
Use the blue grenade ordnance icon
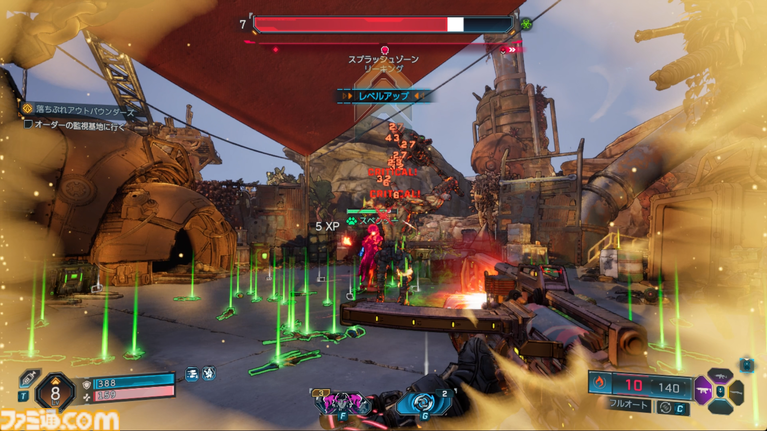click(413, 402)
